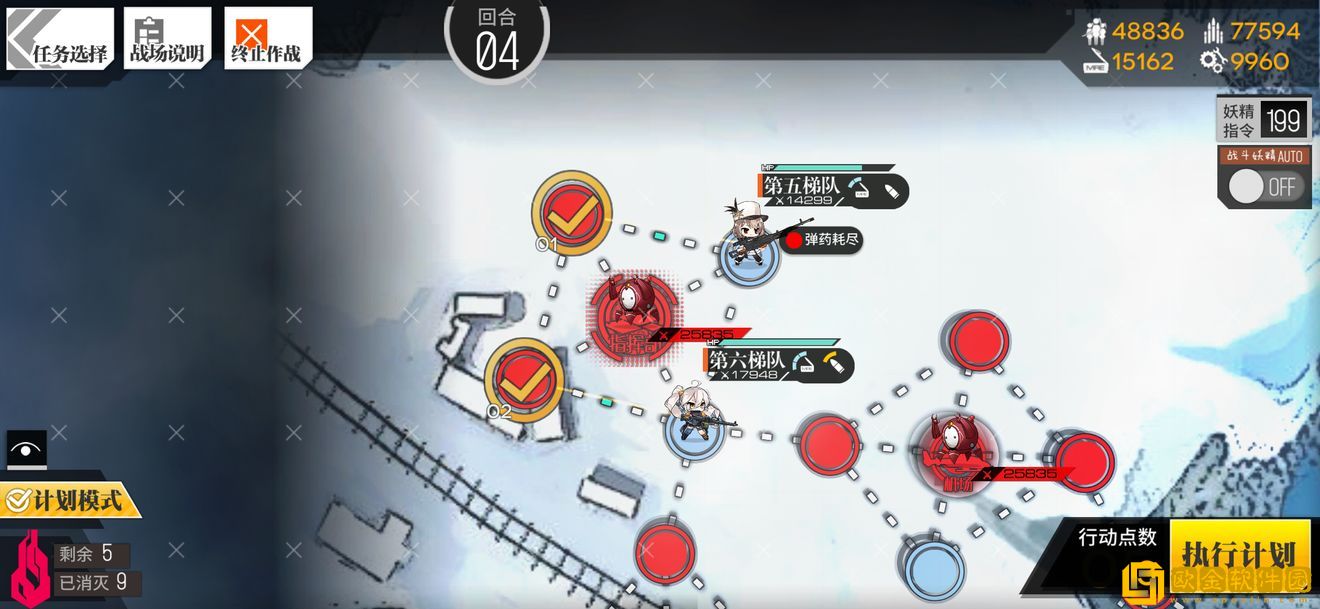Select the checked node labeled 01
Image resolution: width=1320 pixels, height=609 pixels.
[571, 210]
